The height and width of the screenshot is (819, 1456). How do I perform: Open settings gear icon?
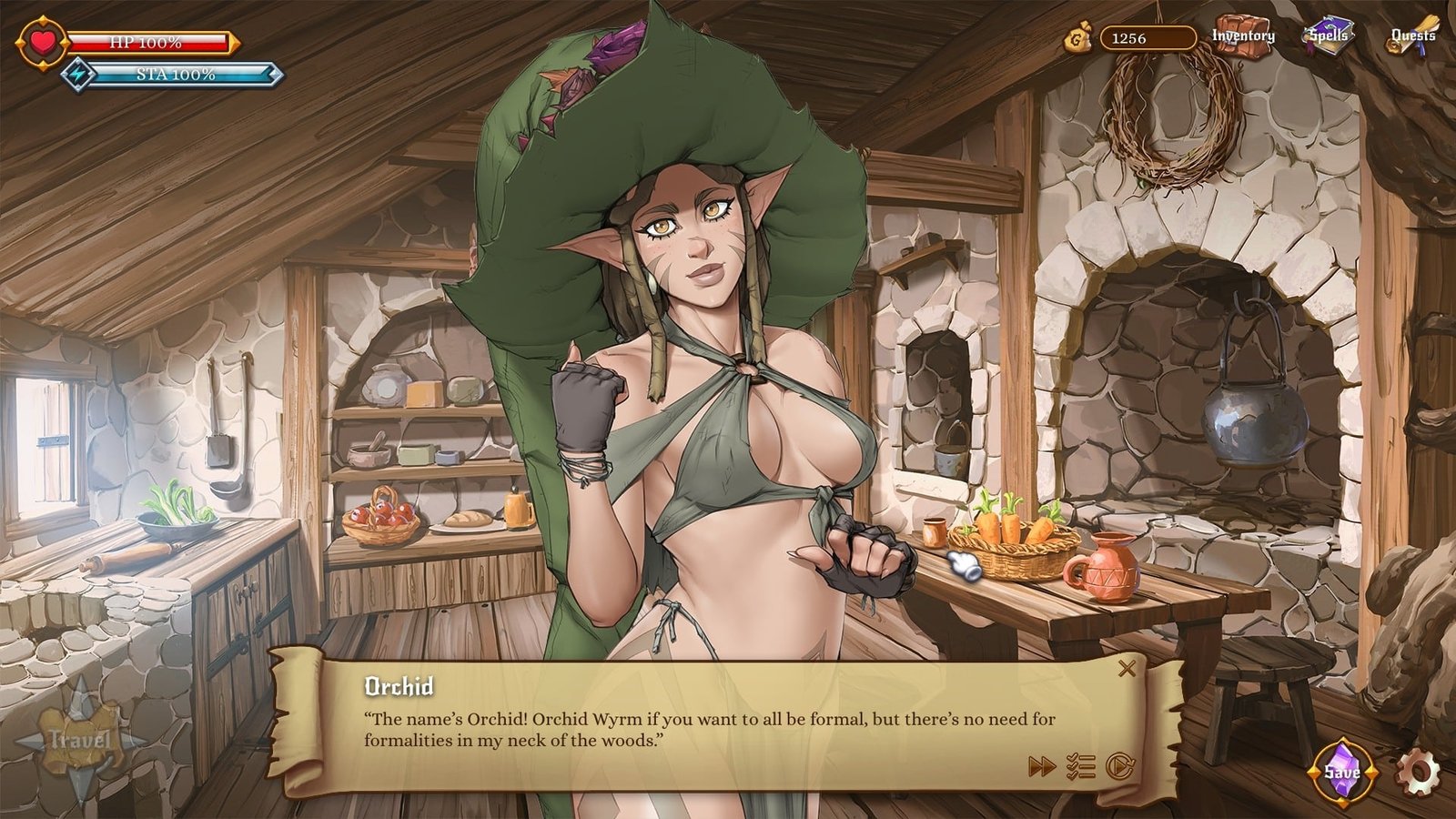coord(1418,773)
